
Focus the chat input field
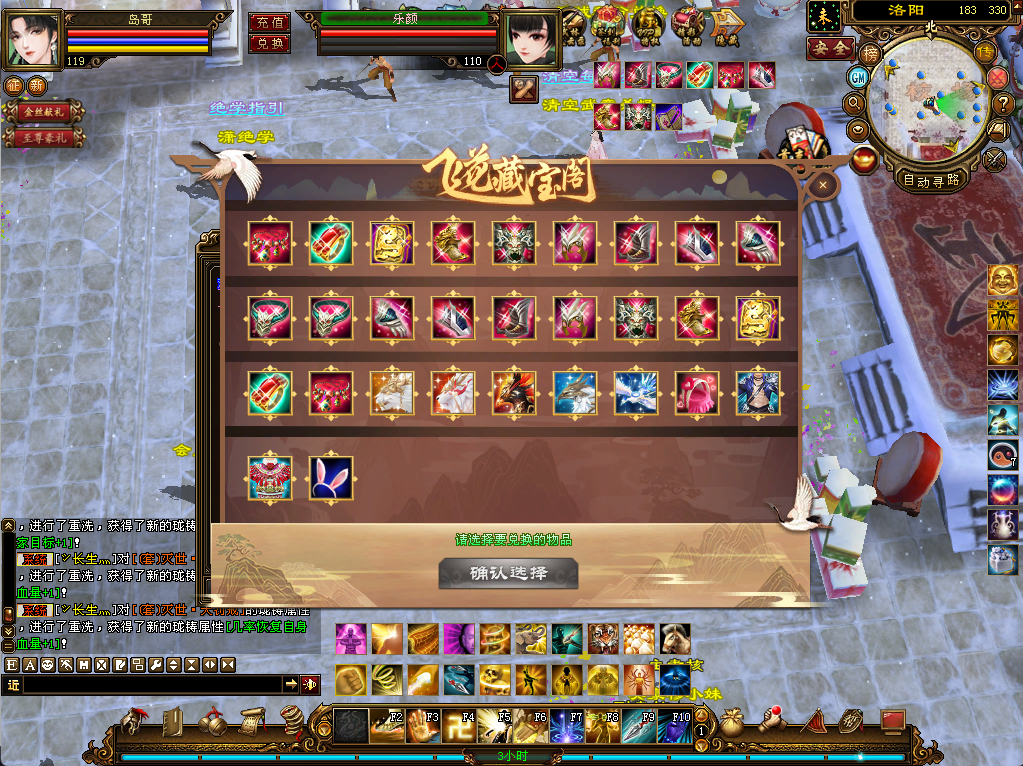150,684
